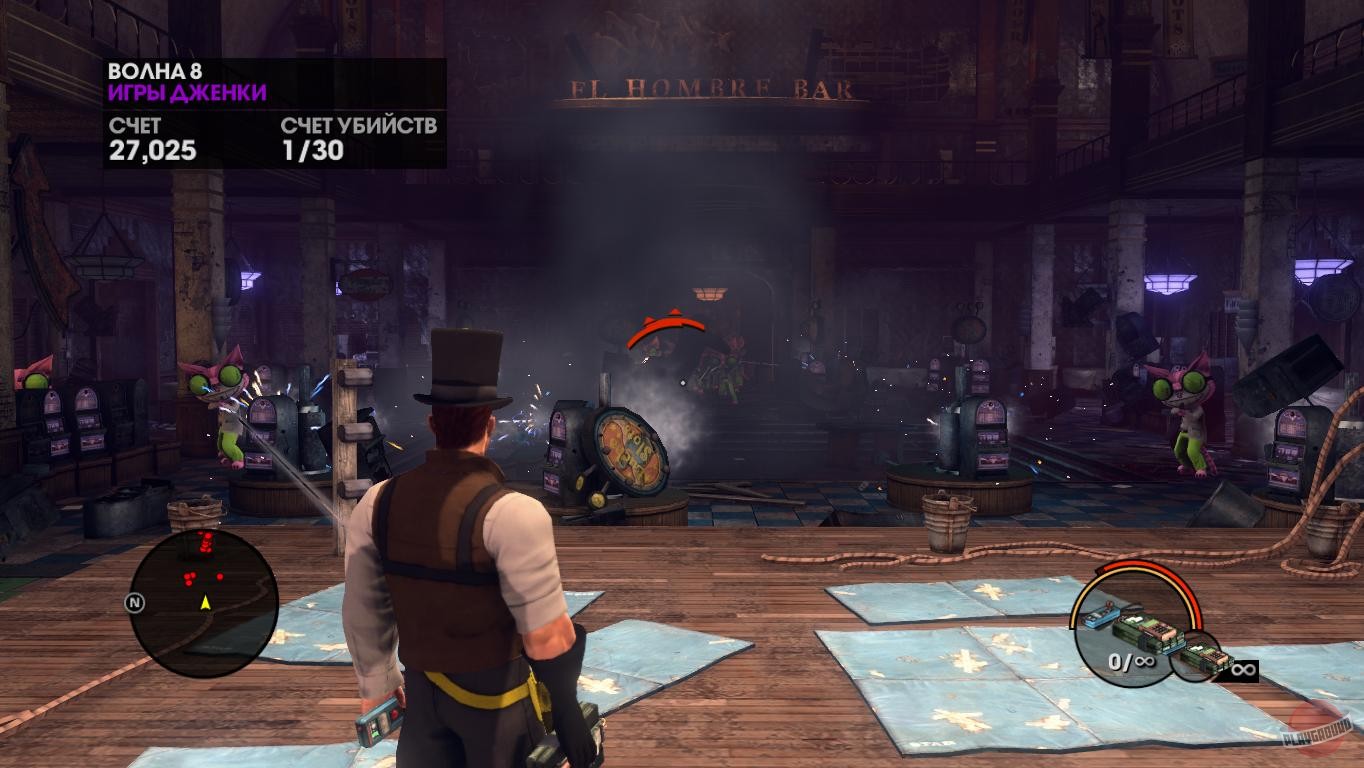Click the EL HOMBRE BAR sign
Screen dimensions: 1364x768
[710, 88]
